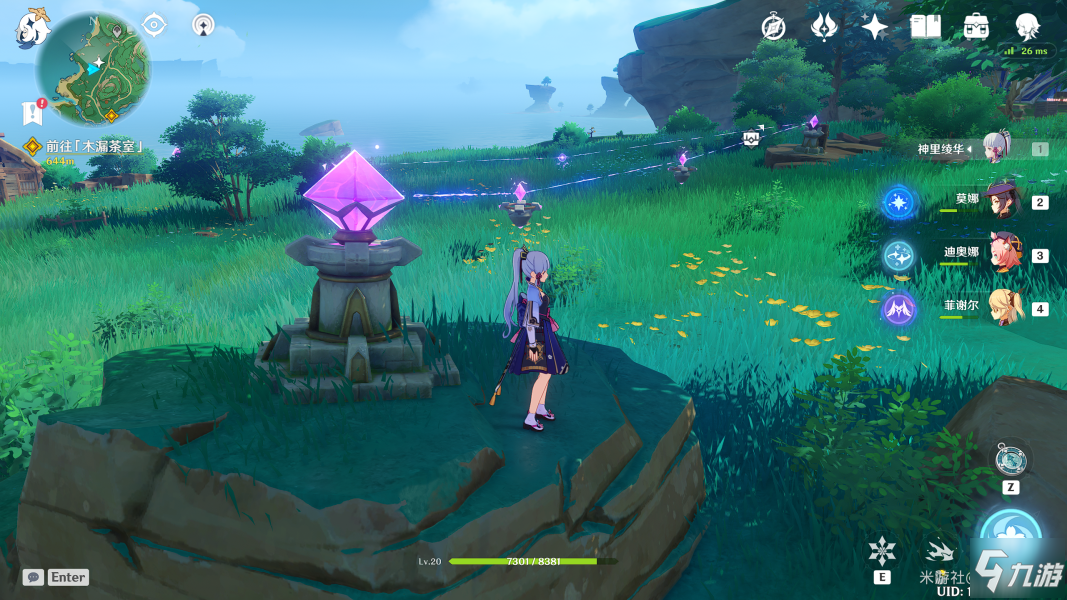This screenshot has height=600, width=1067.
Task: Open the Wish four-point star icon
Action: tap(875, 27)
